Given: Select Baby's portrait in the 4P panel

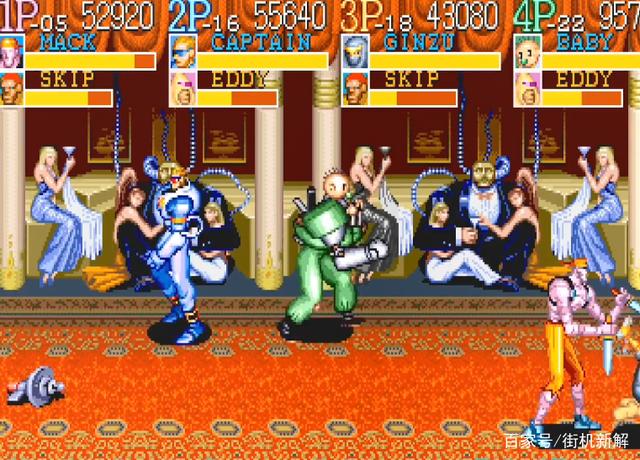Looking at the screenshot, I should pos(527,52).
